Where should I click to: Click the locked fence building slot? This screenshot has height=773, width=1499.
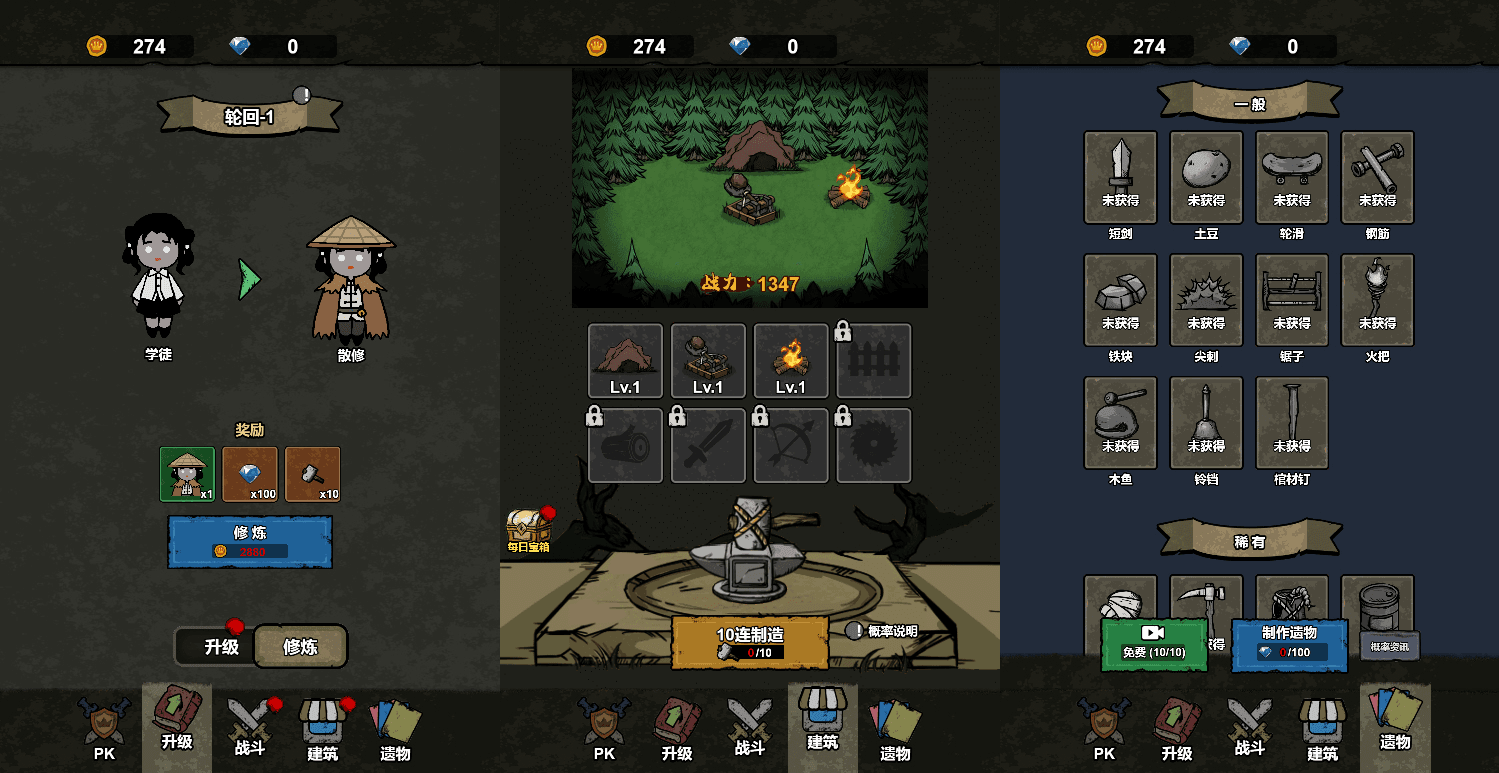pyautogui.click(x=874, y=361)
